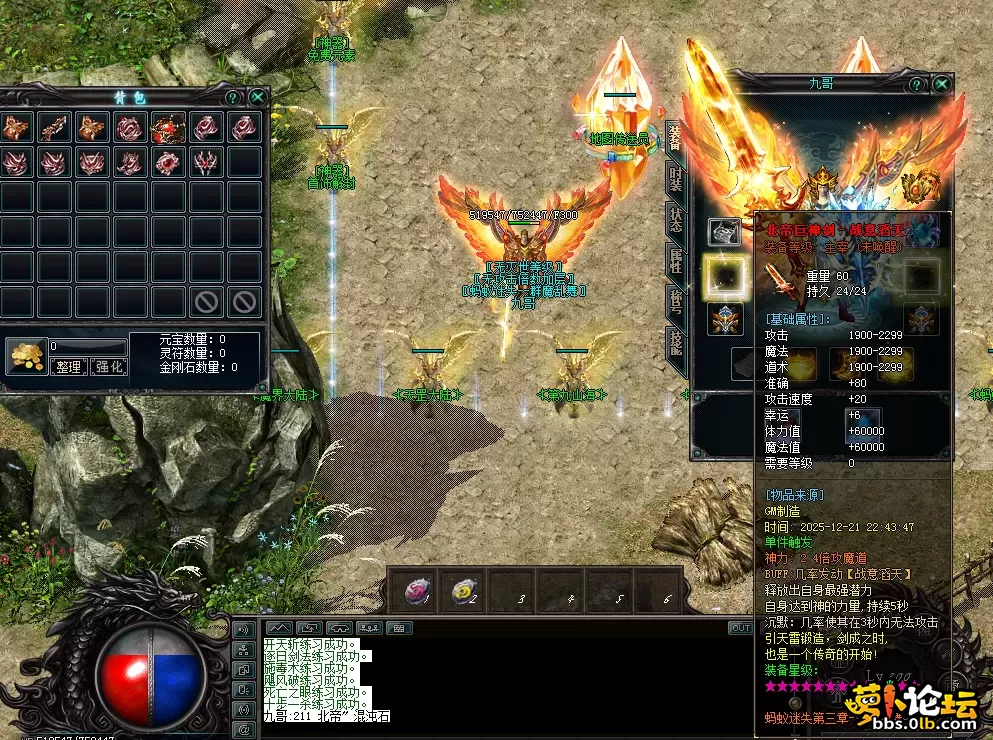Switch to the 时装 fashion tab
Screen dimensions: 993x740
pyautogui.click(x=675, y=182)
